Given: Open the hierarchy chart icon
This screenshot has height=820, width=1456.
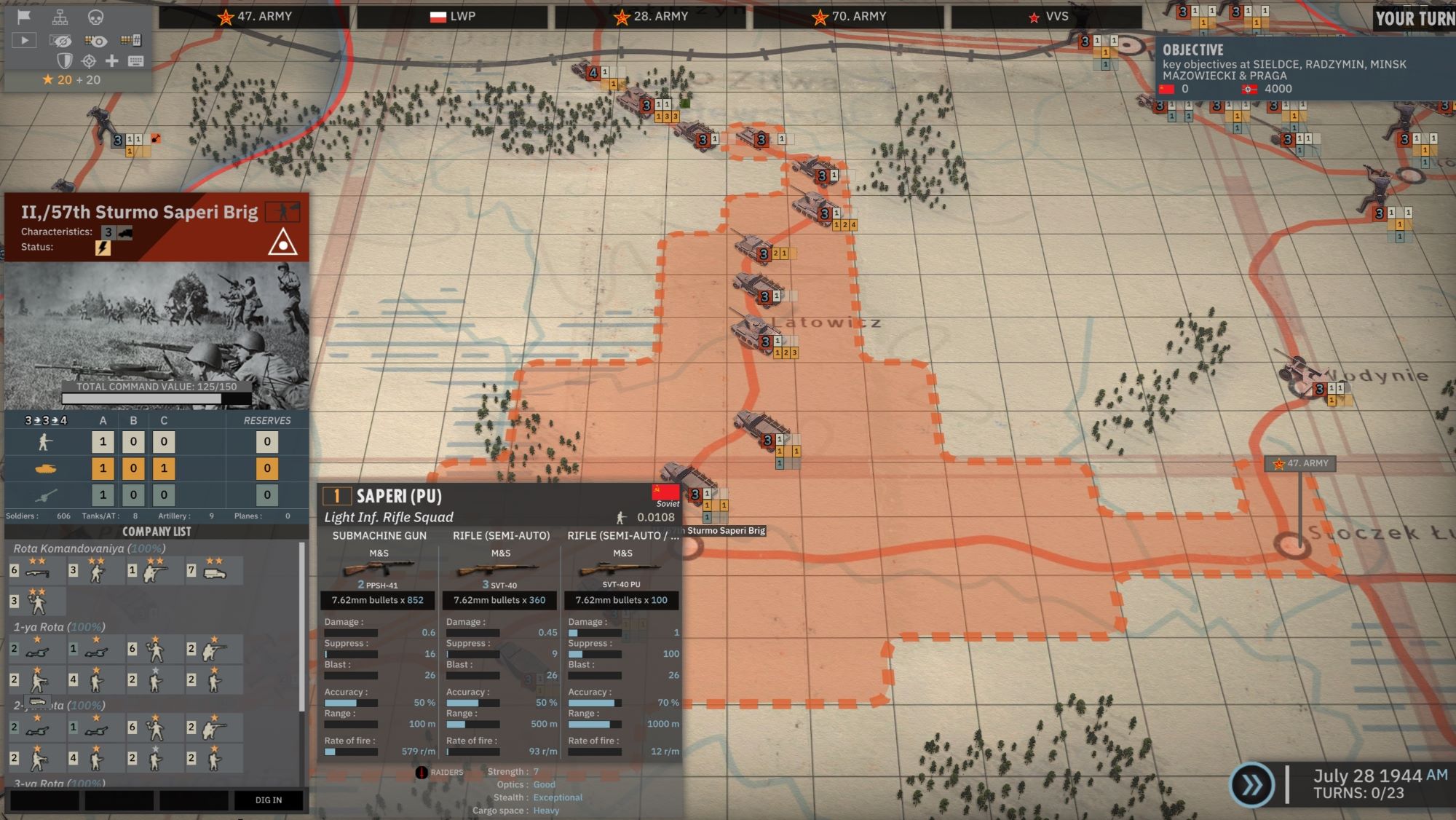Looking at the screenshot, I should [x=60, y=17].
